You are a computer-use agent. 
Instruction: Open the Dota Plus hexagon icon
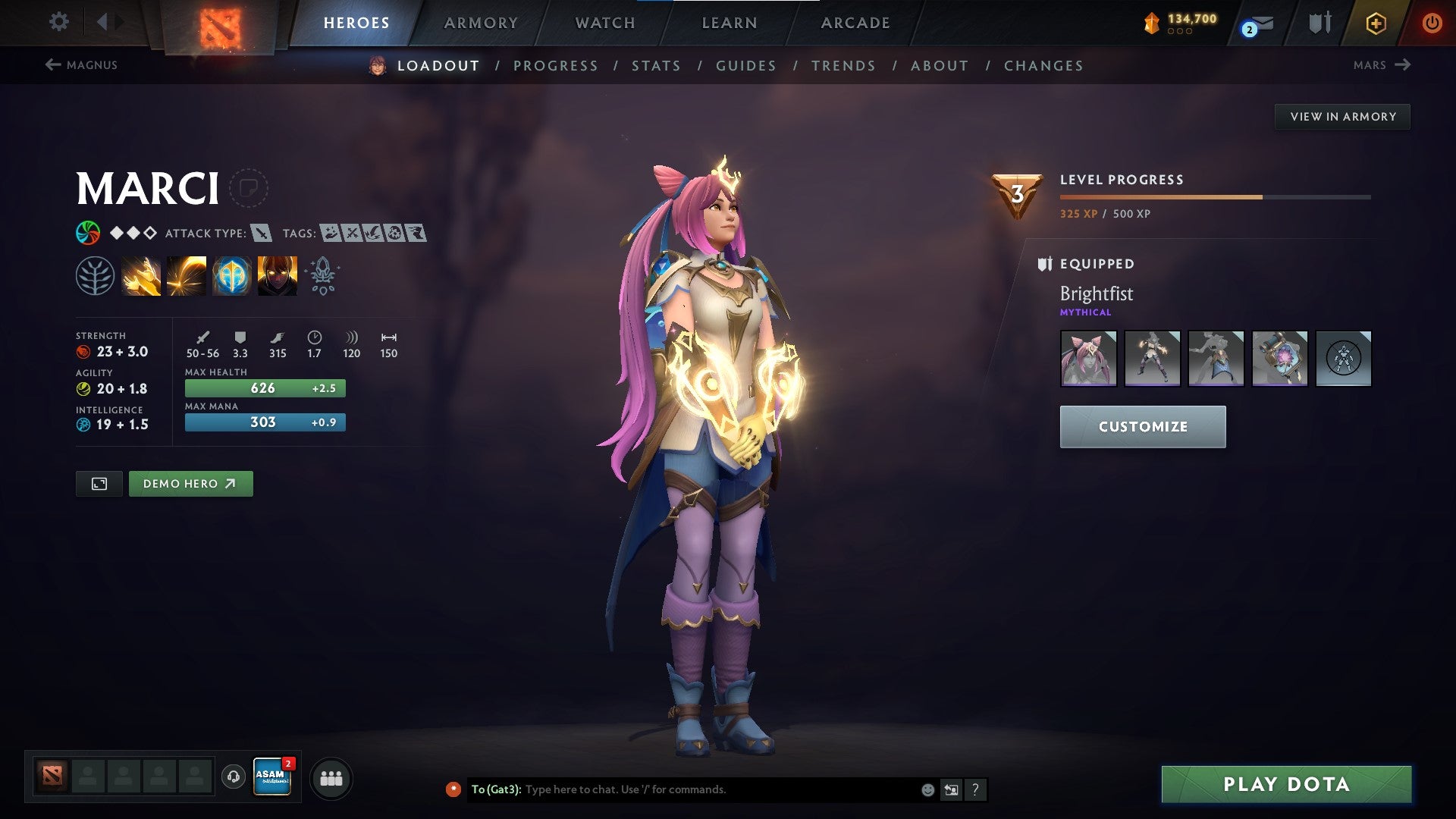1376,23
